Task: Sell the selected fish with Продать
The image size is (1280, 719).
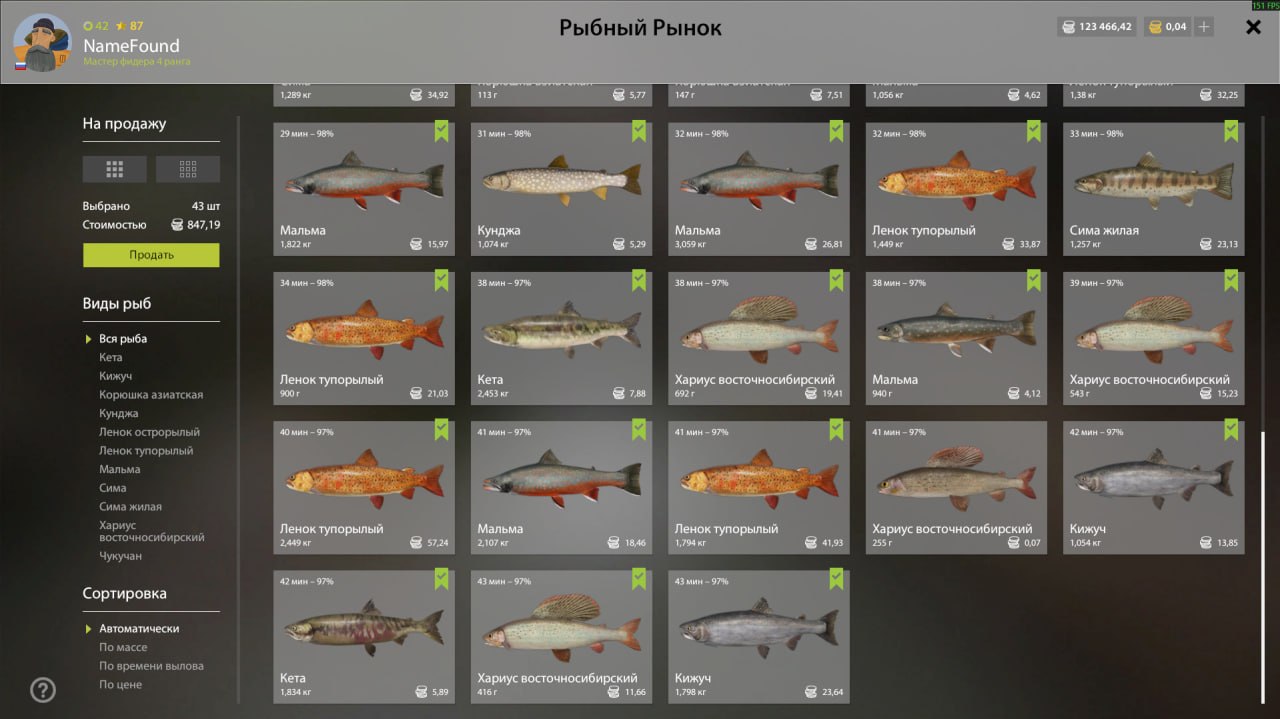Action: coord(151,255)
